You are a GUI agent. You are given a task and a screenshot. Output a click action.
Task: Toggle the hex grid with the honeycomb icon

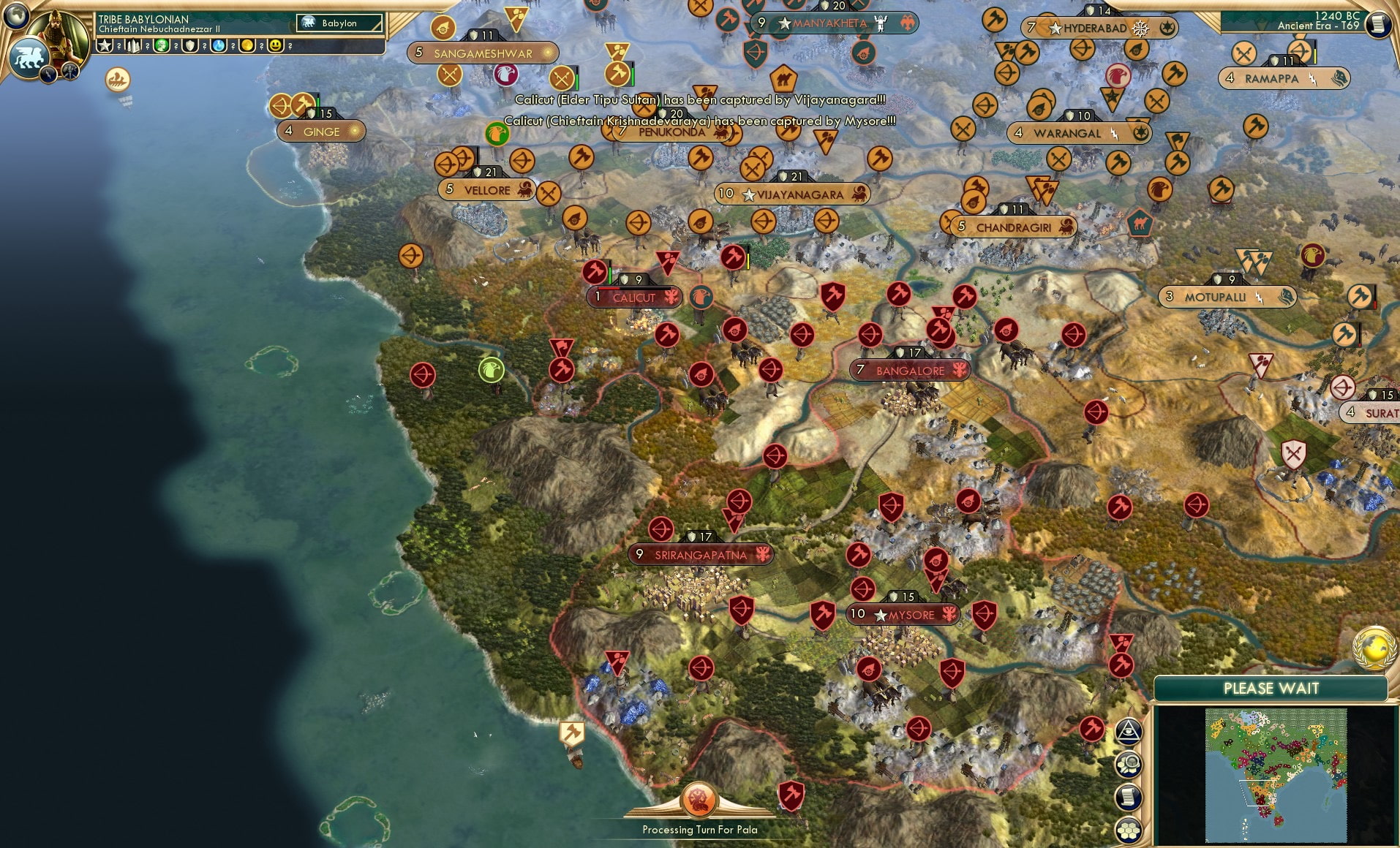(1128, 830)
